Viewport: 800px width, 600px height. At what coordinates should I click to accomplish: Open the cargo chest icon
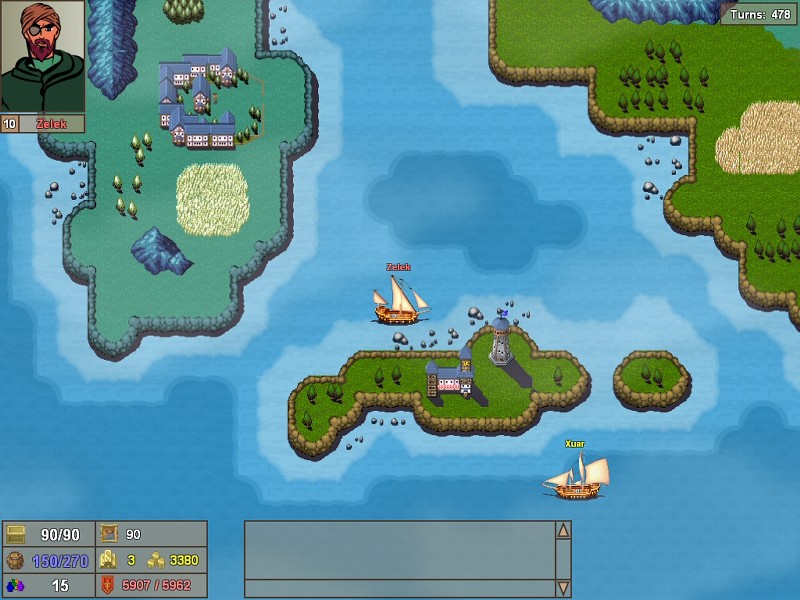coord(15,535)
